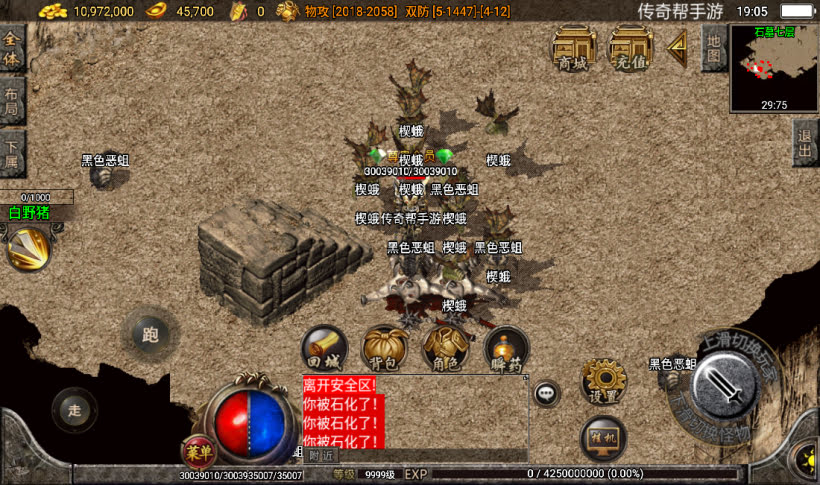Viewport: 820px width, 485px height.
Task: Open chat with the speech bubble icon
Action: point(547,393)
